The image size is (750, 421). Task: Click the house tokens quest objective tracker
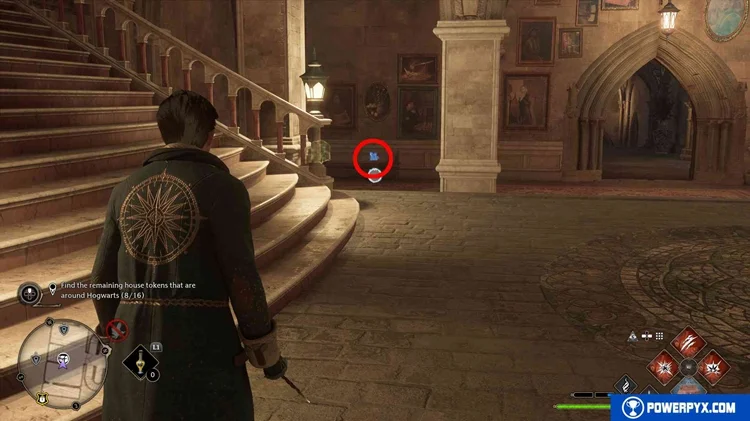pyautogui.click(x=106, y=291)
